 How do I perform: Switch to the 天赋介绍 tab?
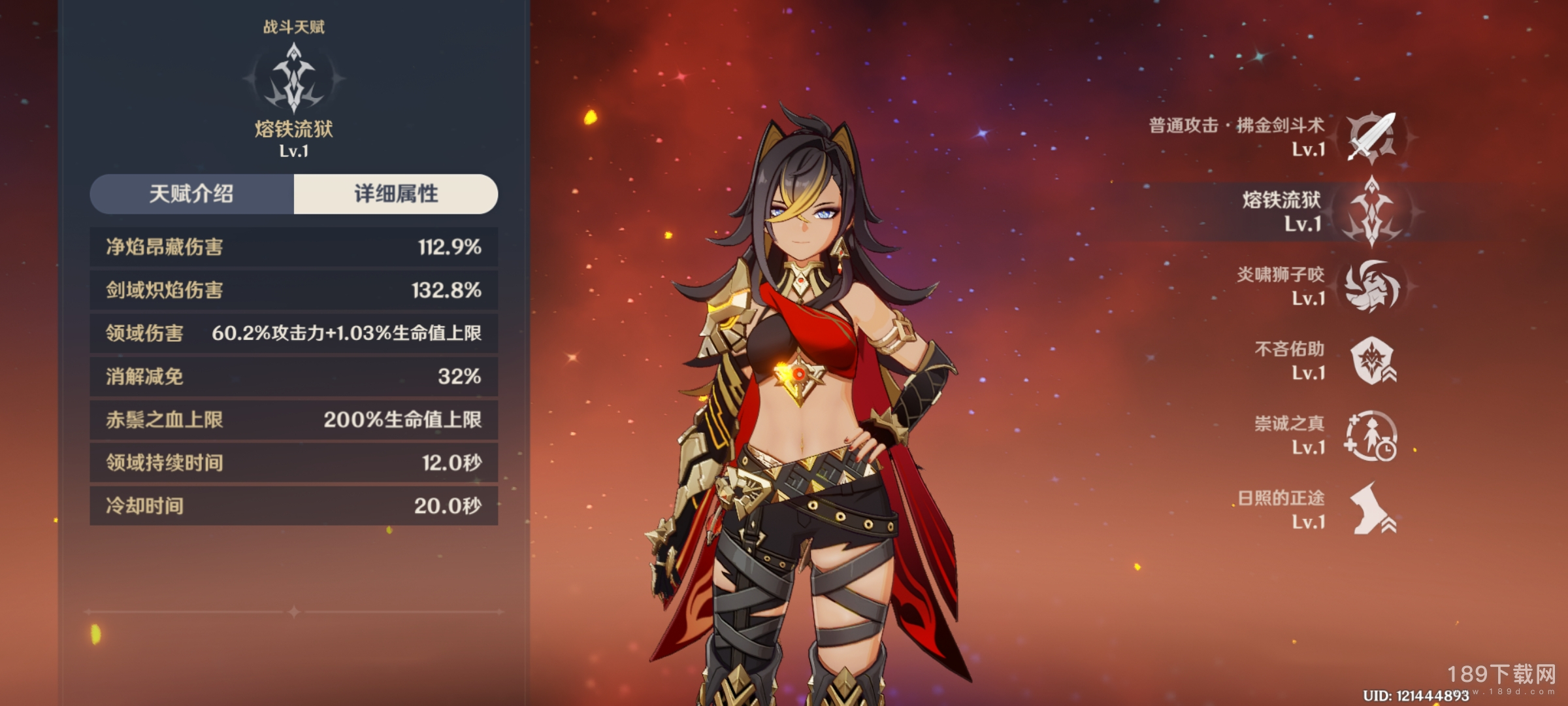[191, 194]
